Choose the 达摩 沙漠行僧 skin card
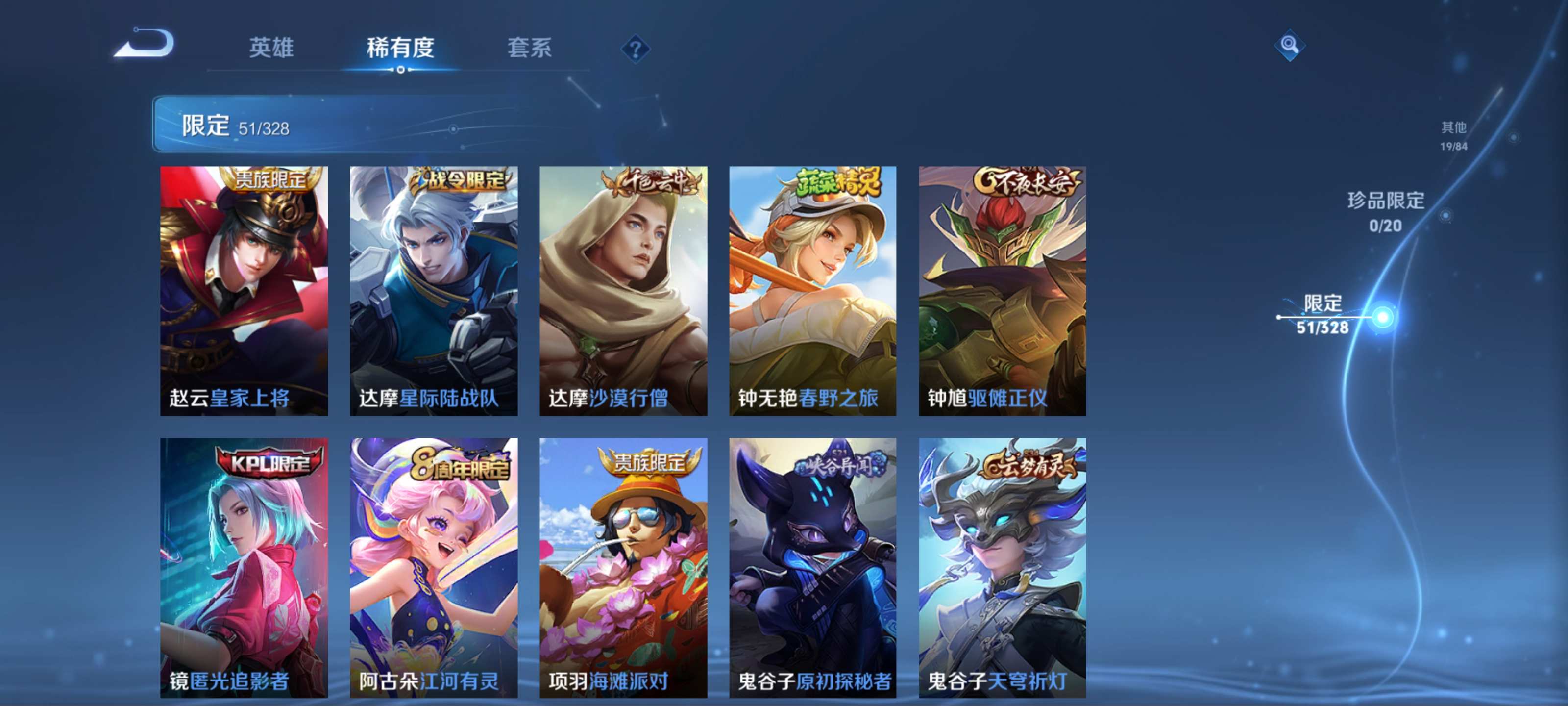The height and width of the screenshot is (706, 1568). [x=623, y=291]
